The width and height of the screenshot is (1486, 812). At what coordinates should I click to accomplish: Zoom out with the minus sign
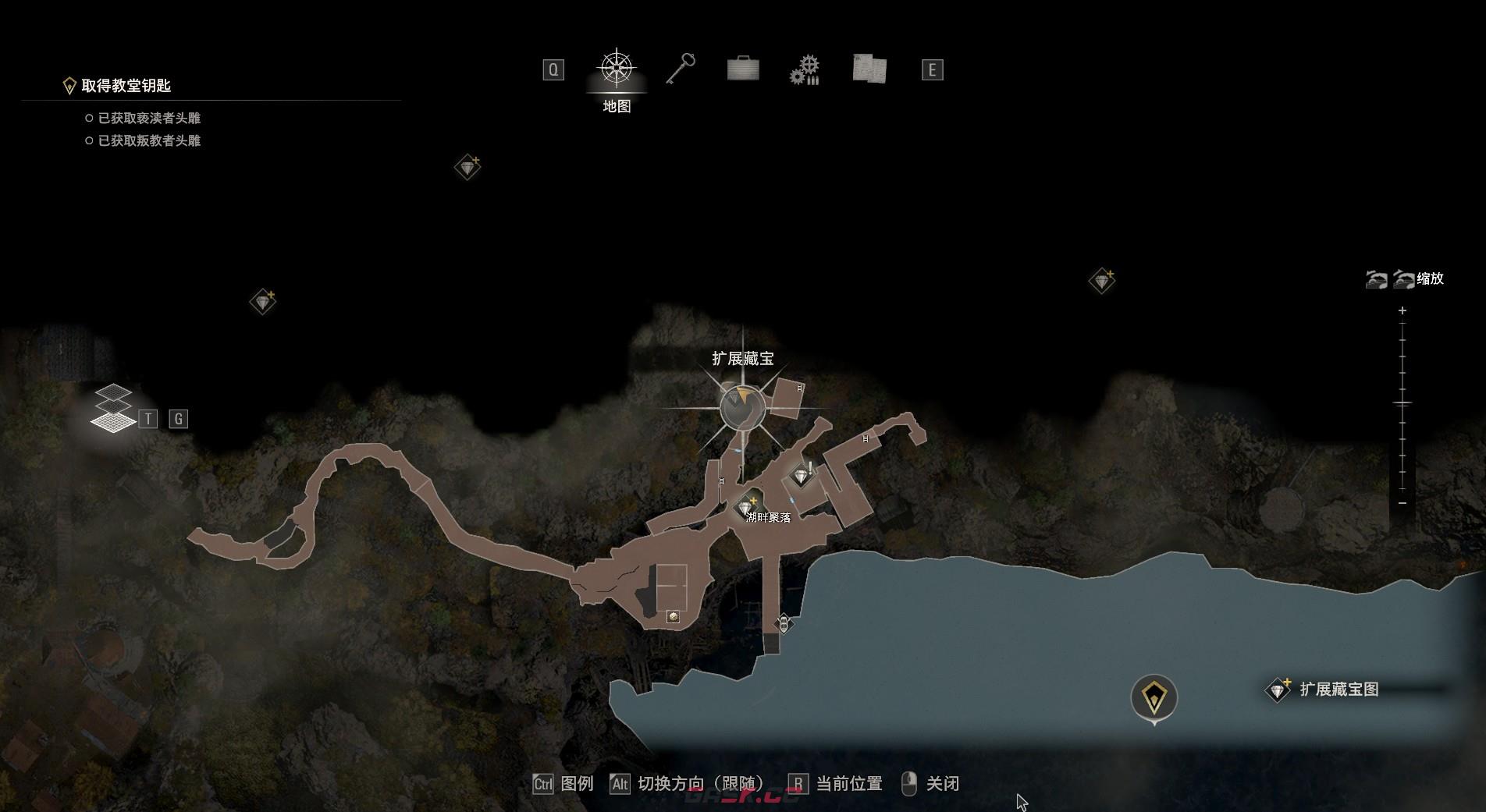pyautogui.click(x=1402, y=503)
